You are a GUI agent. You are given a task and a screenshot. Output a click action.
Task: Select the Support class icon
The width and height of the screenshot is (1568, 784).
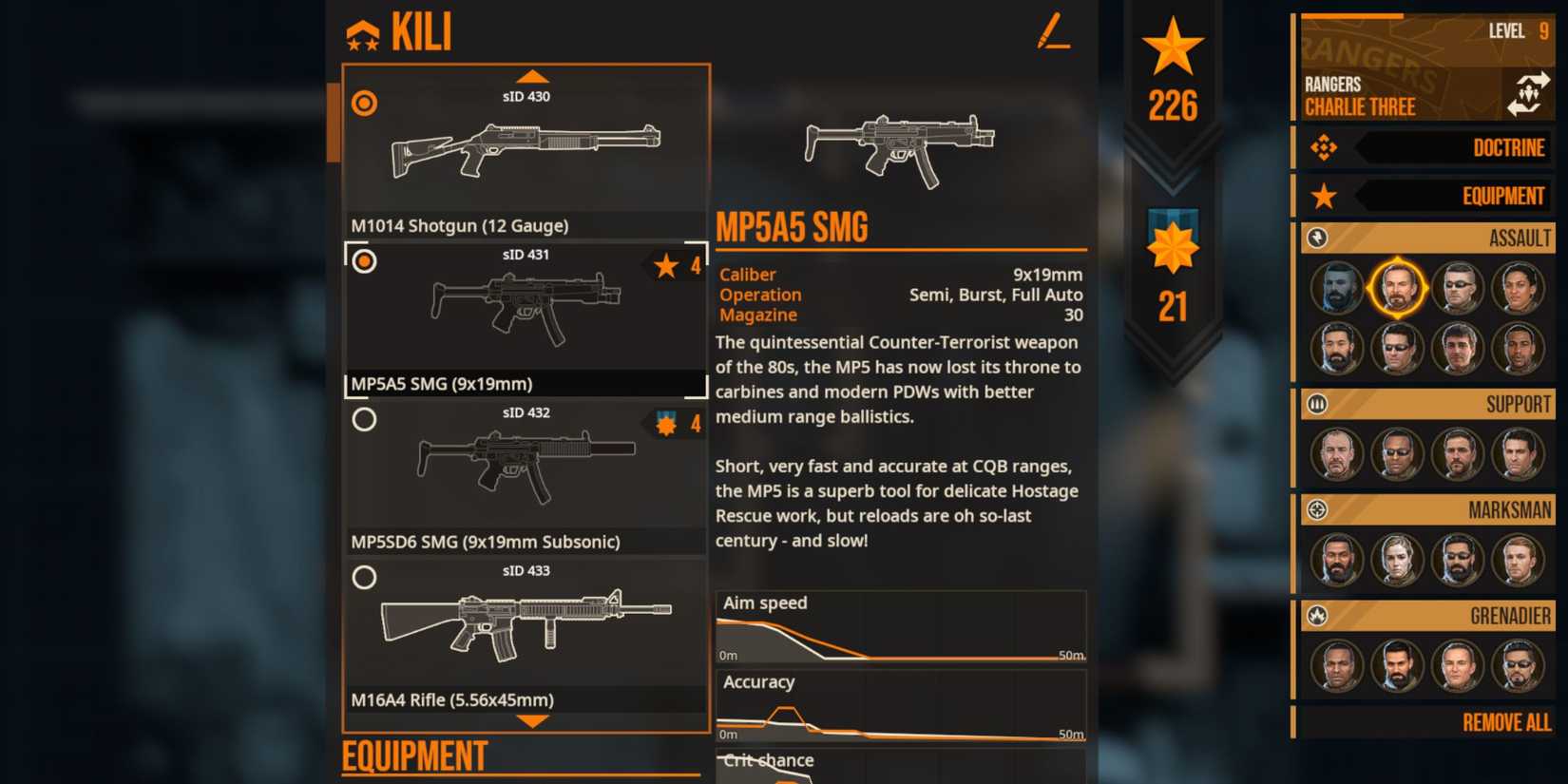[x=1316, y=404]
